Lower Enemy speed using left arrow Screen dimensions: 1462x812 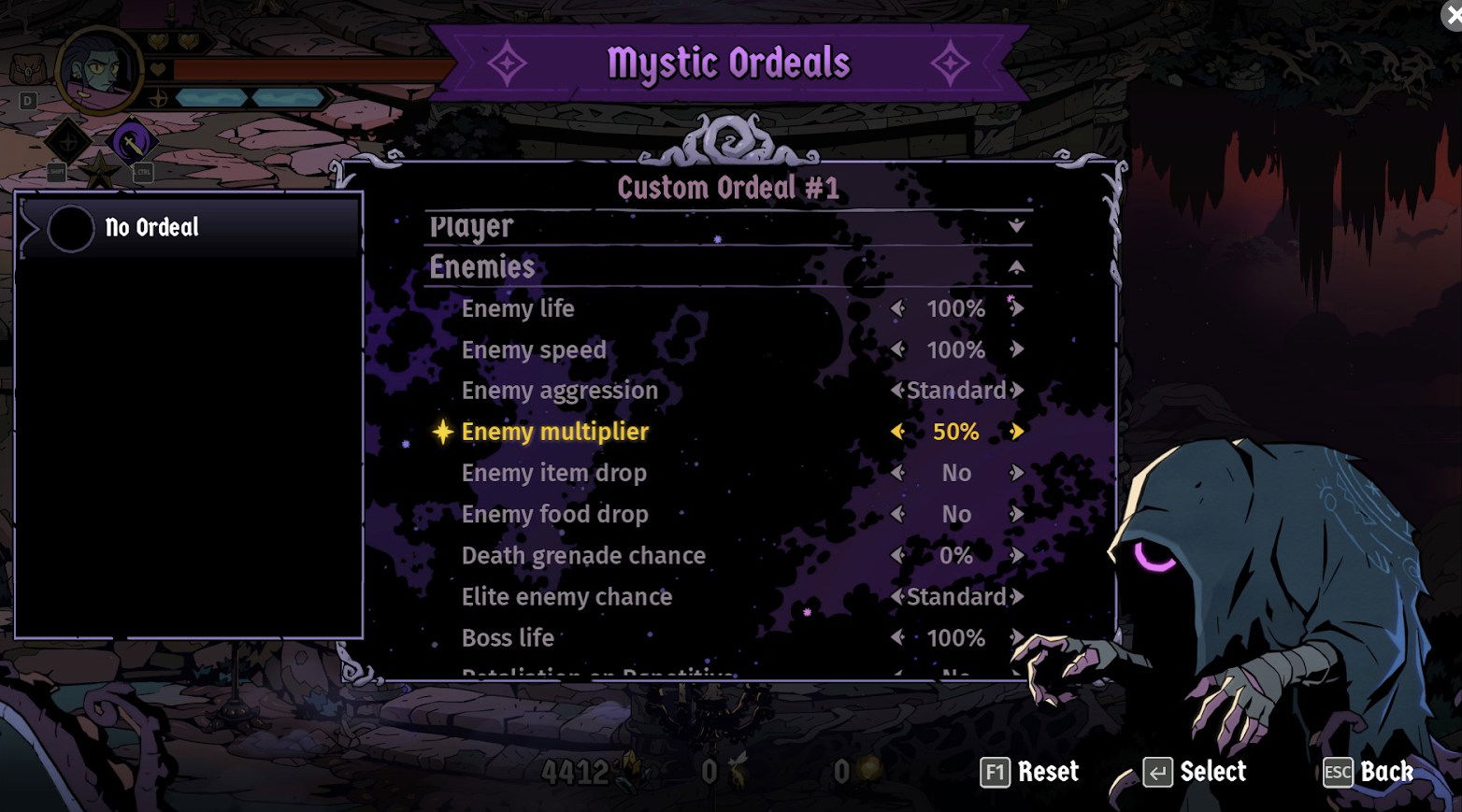[897, 349]
